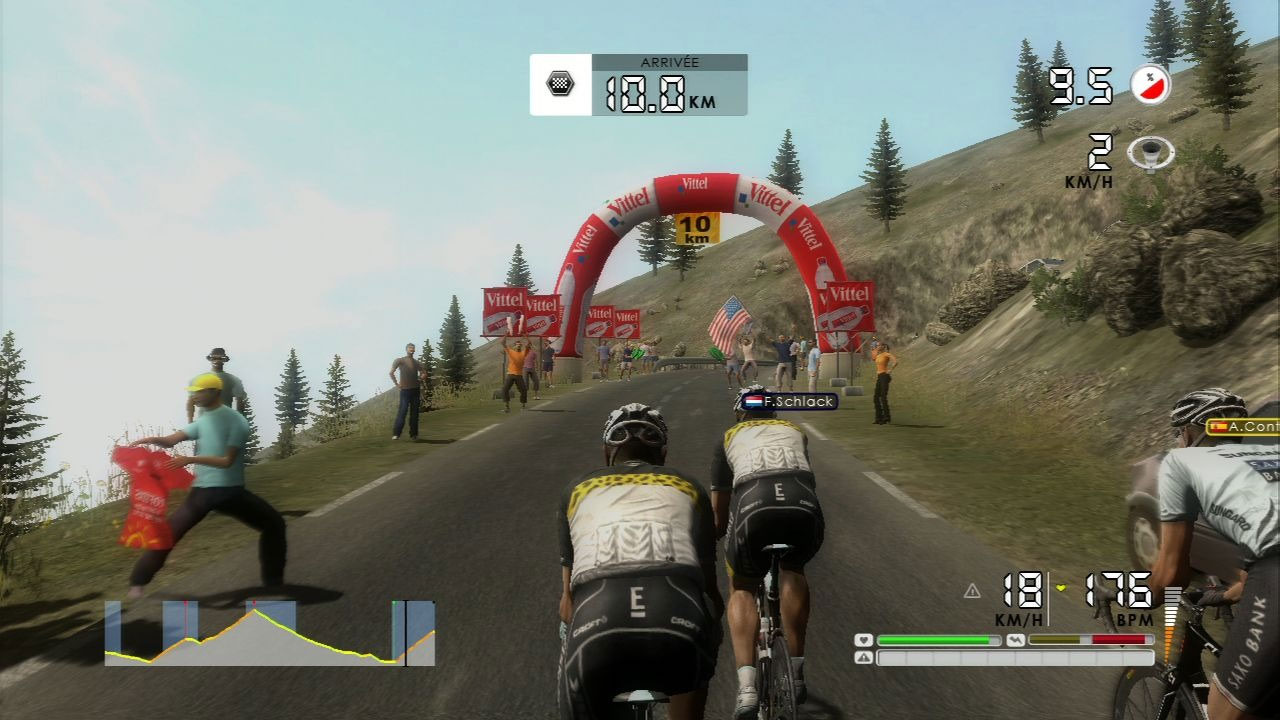1280x720 pixels.
Task: Click the summit peak of the elevation profile
Action: [x=255, y=610]
